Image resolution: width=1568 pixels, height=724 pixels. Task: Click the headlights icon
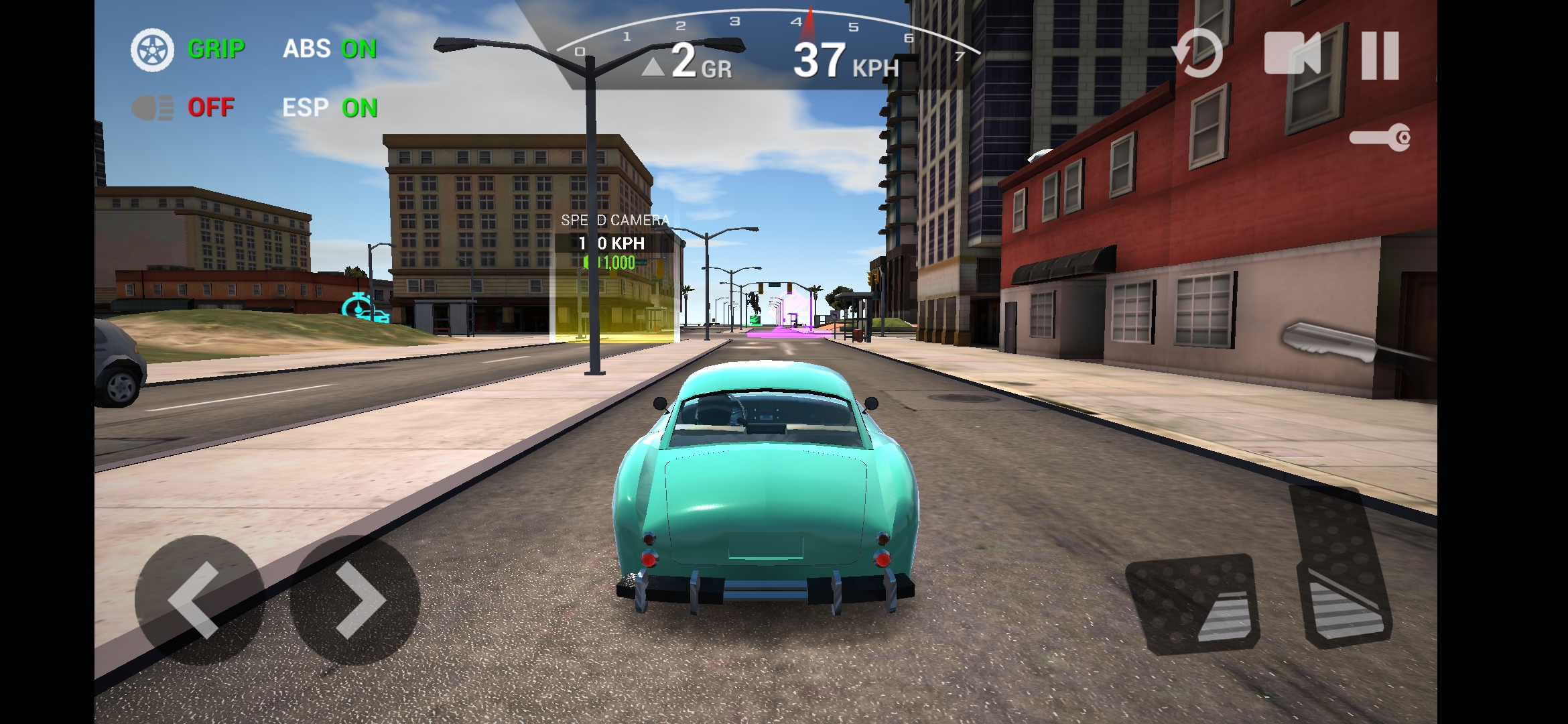(x=153, y=108)
